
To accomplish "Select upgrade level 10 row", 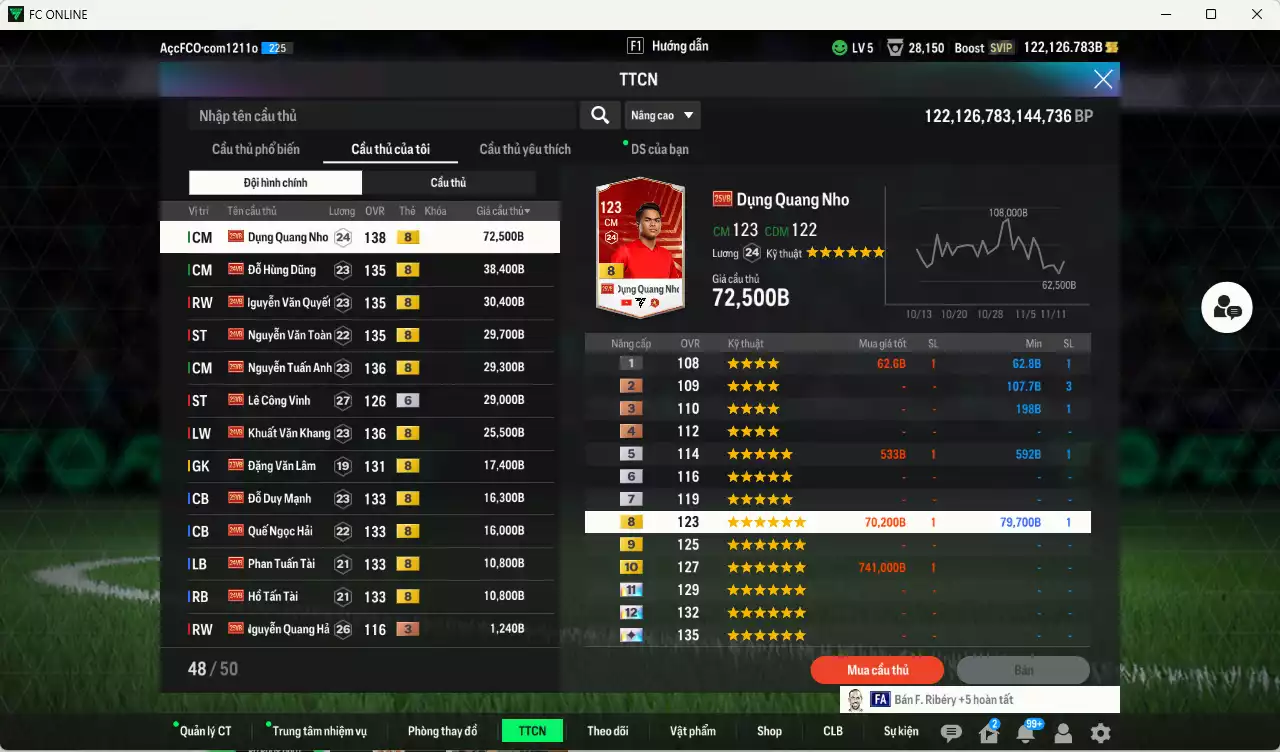I will pos(836,568).
